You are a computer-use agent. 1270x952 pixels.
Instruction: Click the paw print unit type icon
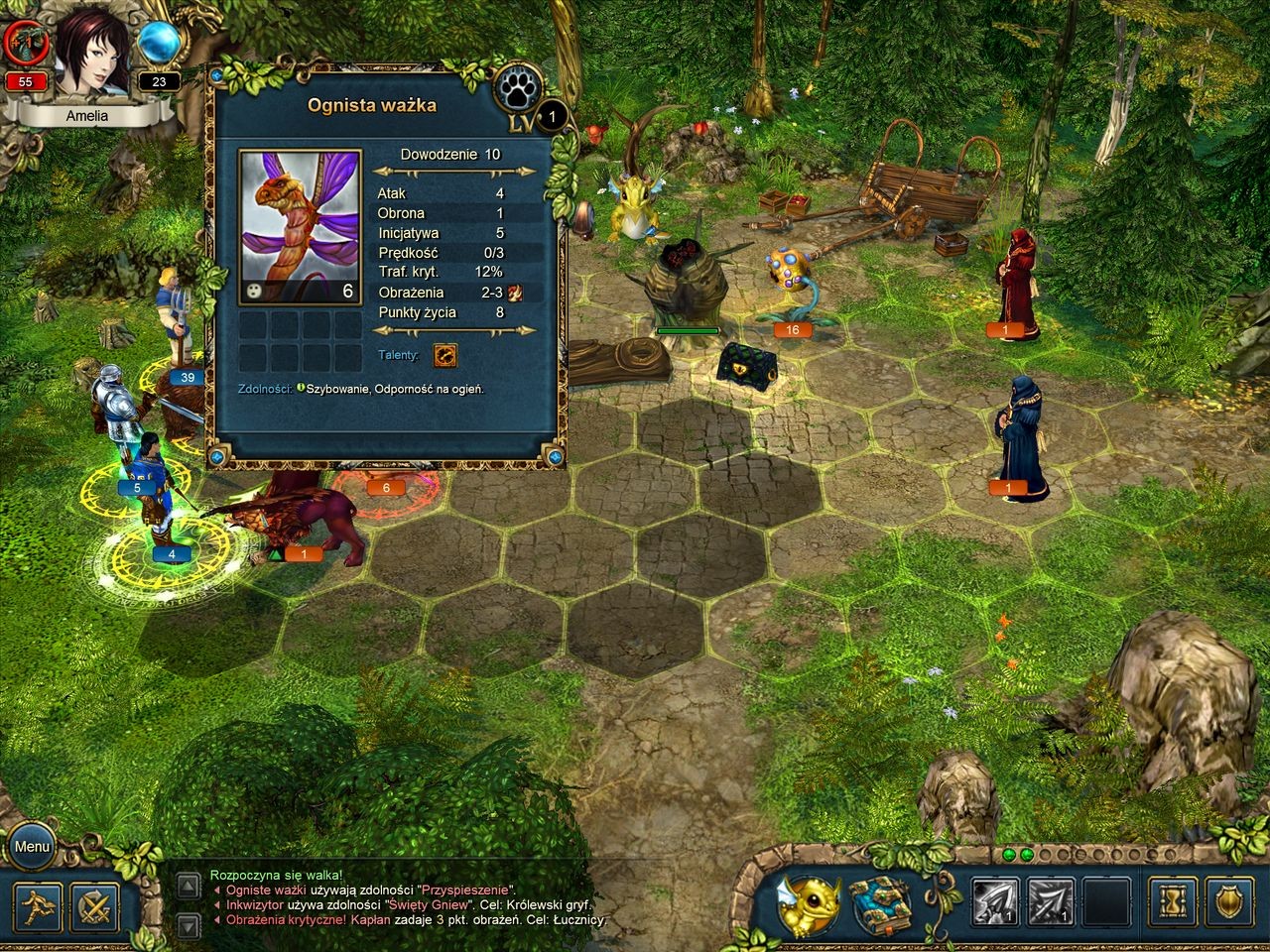coord(518,90)
